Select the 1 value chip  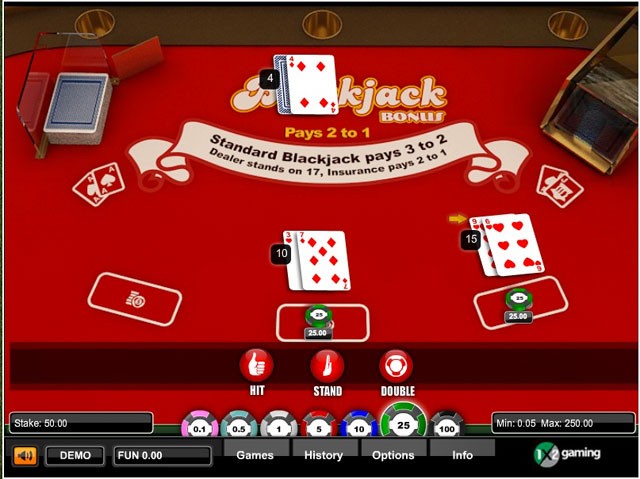(280, 428)
